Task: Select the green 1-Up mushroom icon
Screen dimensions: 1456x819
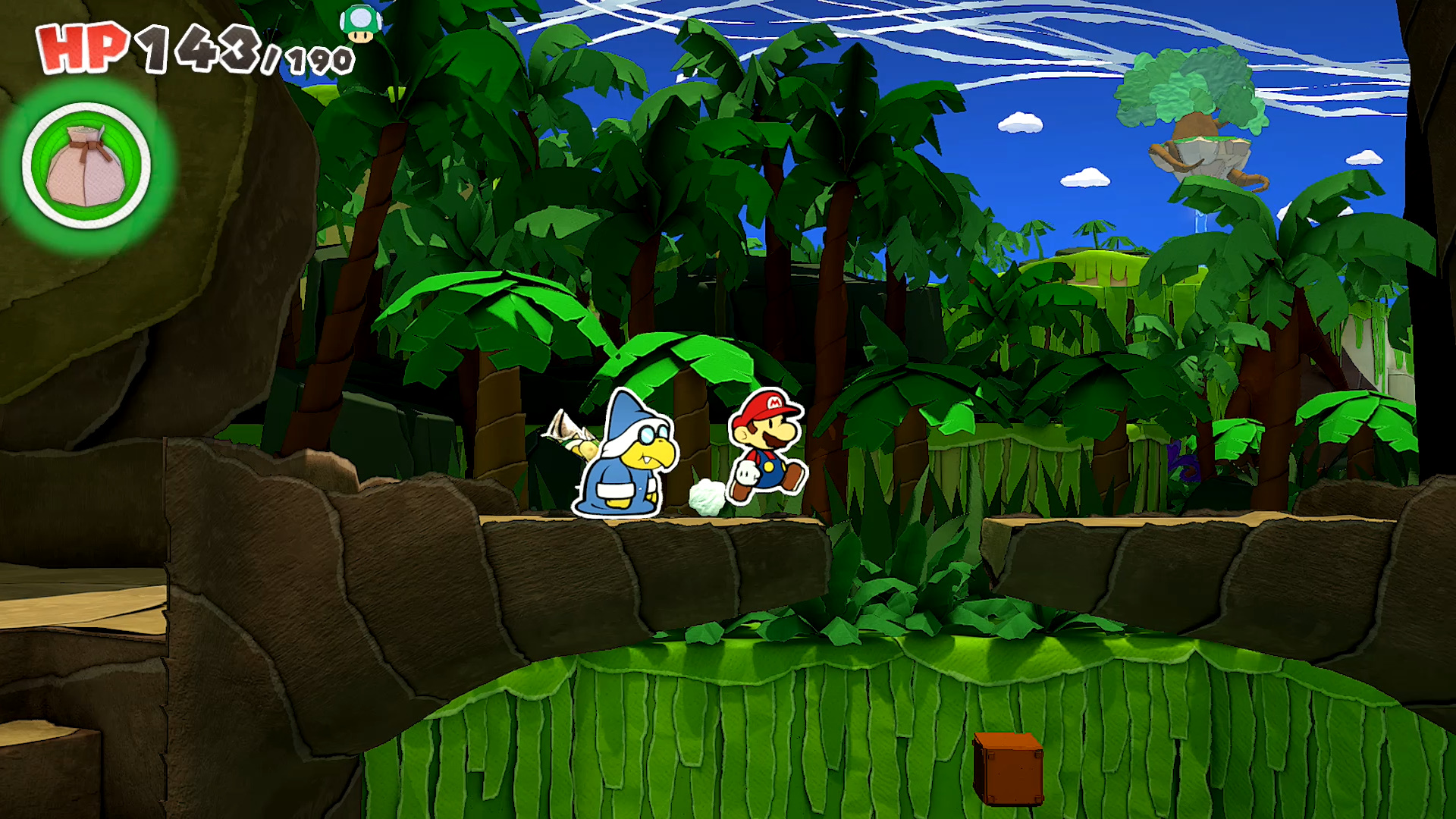Action: click(360, 24)
